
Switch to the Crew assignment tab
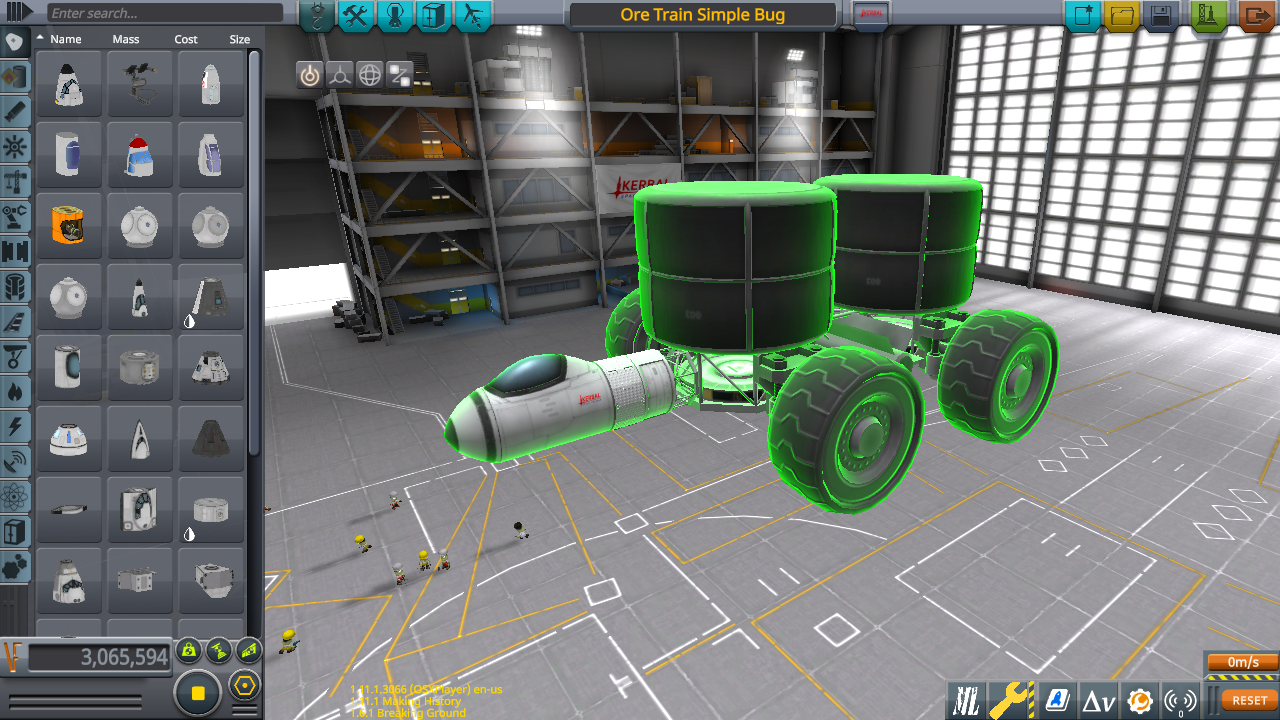point(394,16)
